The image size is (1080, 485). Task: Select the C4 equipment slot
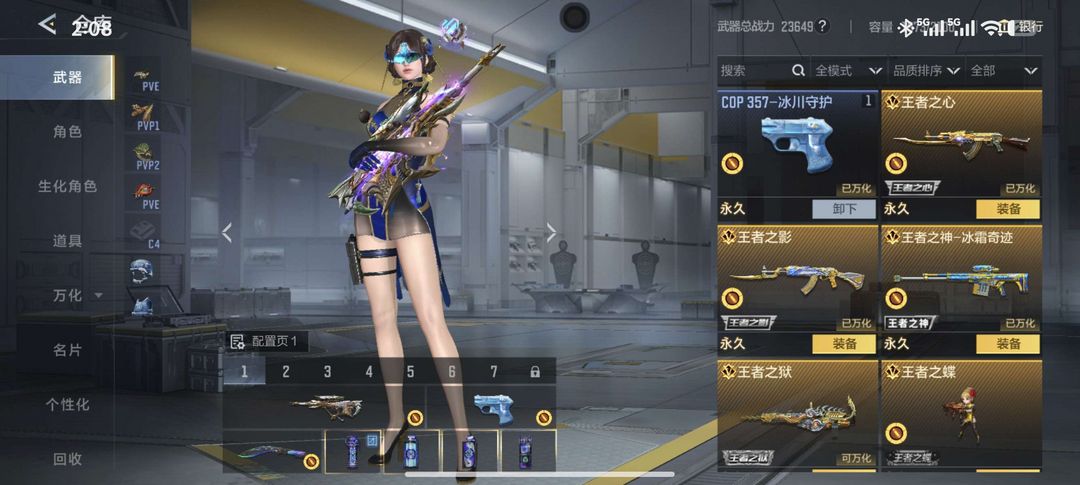point(146,234)
